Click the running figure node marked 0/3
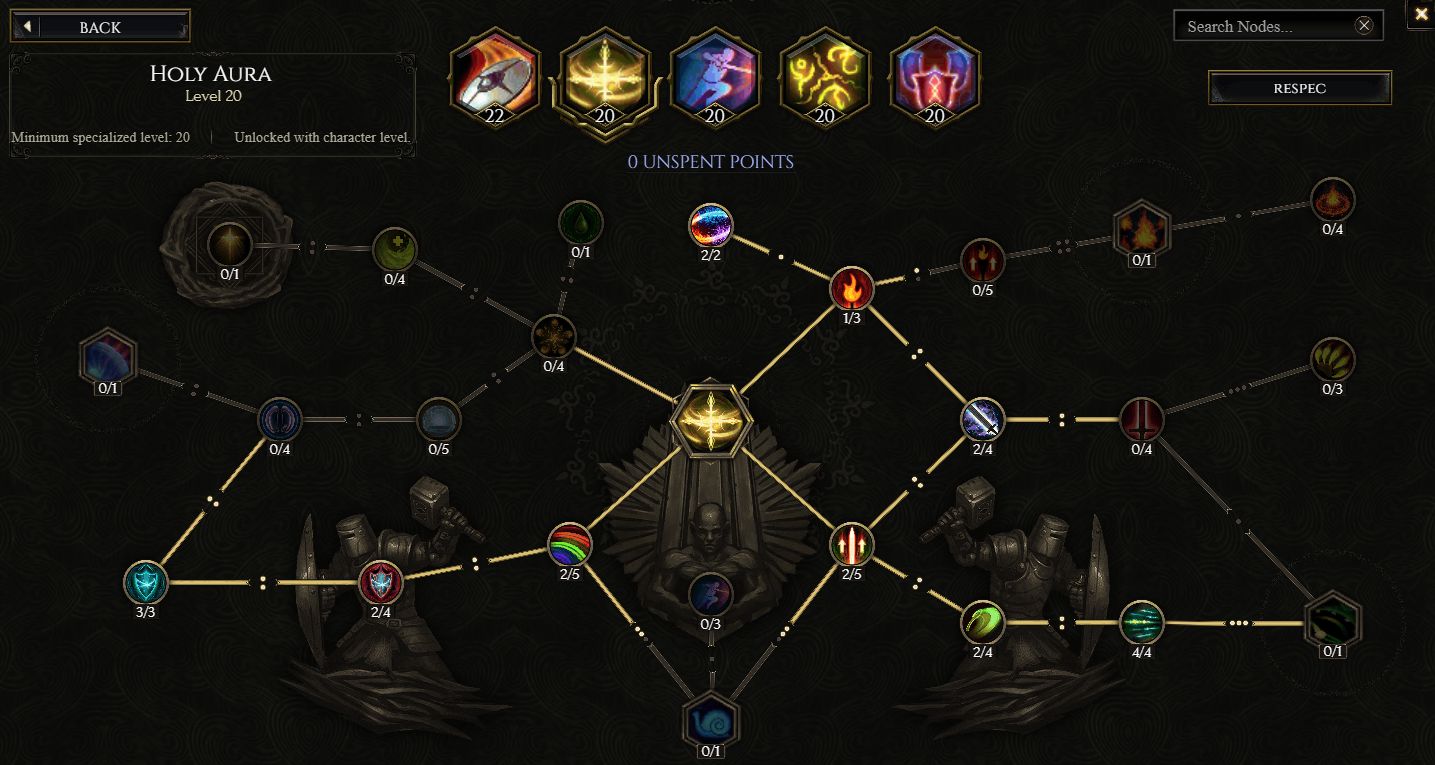Image resolution: width=1435 pixels, height=765 pixels. coord(711,595)
